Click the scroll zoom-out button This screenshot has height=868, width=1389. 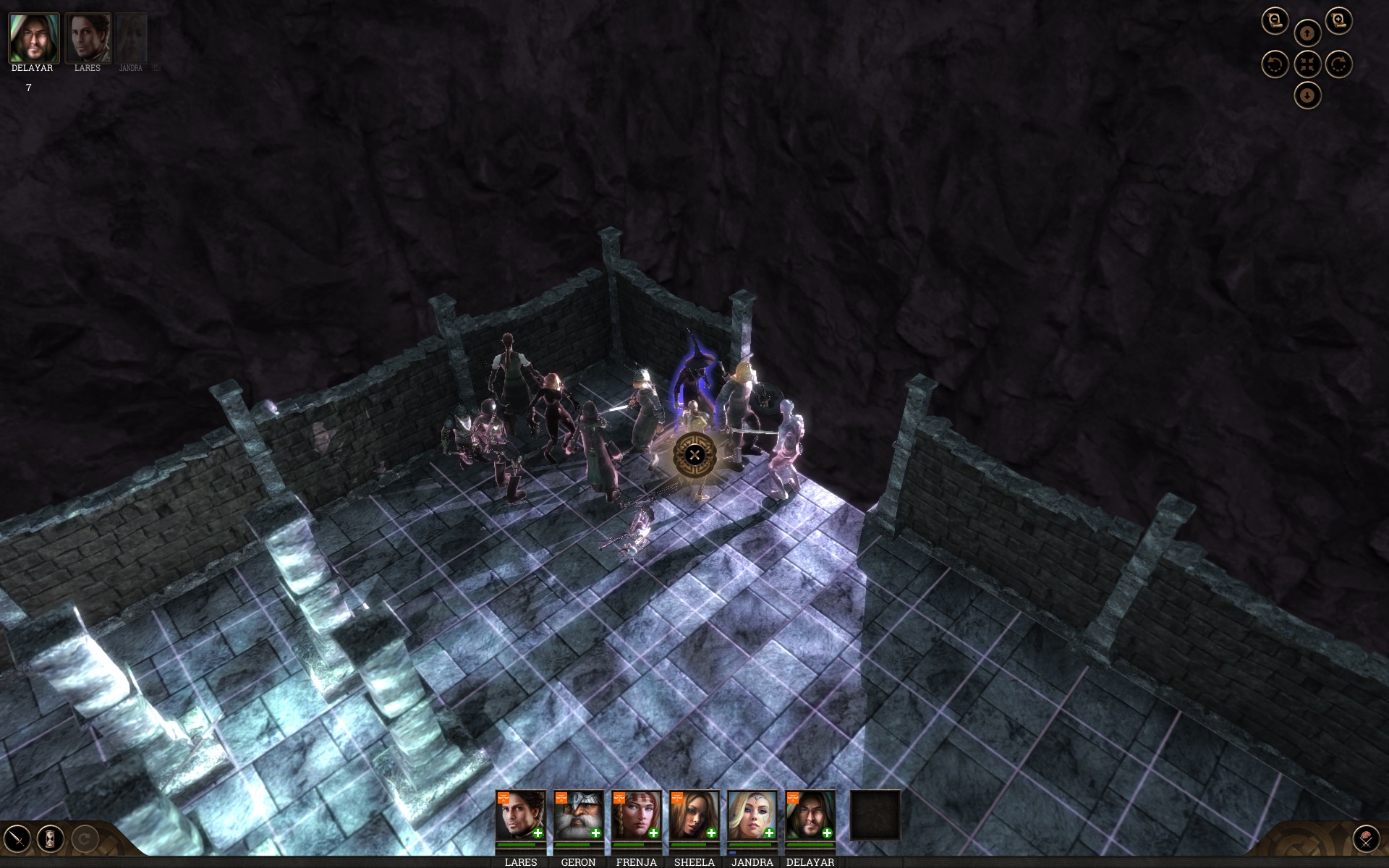(x=1275, y=21)
